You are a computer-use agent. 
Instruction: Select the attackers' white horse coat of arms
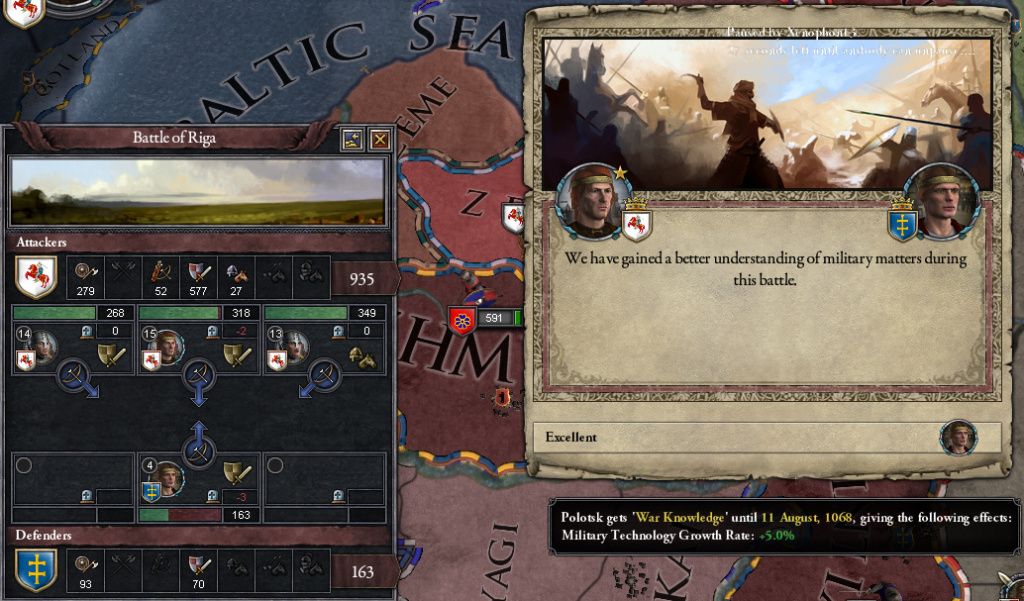(36, 278)
